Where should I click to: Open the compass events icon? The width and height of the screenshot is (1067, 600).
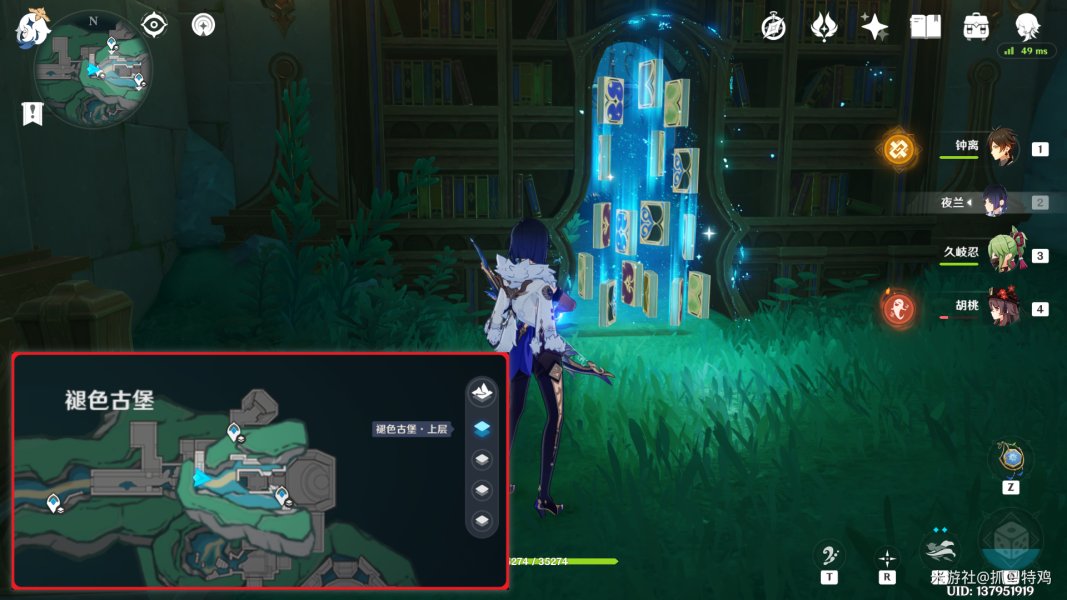[x=772, y=27]
